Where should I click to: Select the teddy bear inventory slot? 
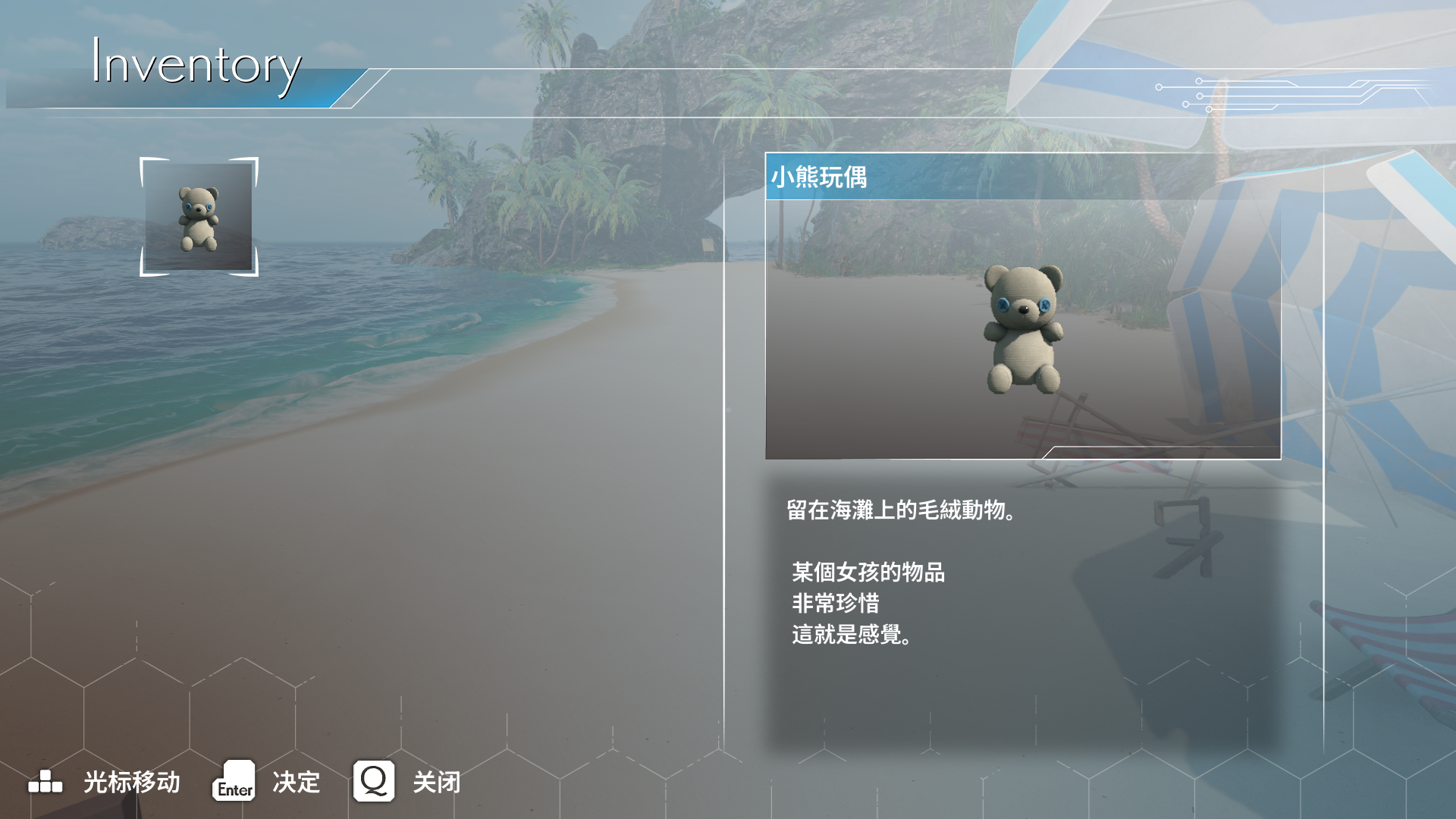(199, 217)
